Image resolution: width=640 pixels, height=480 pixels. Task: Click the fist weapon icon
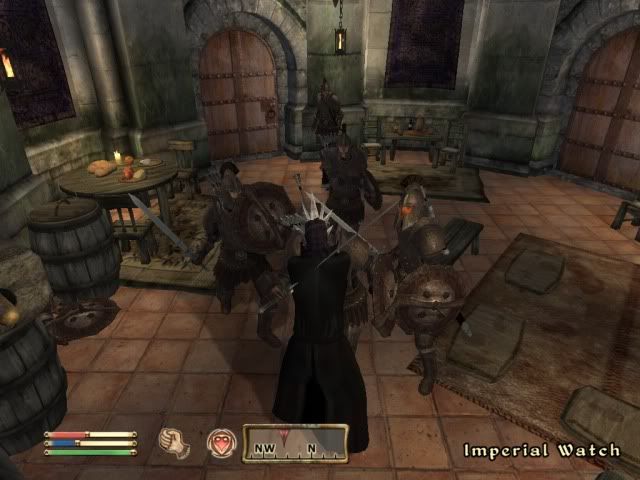175,442
